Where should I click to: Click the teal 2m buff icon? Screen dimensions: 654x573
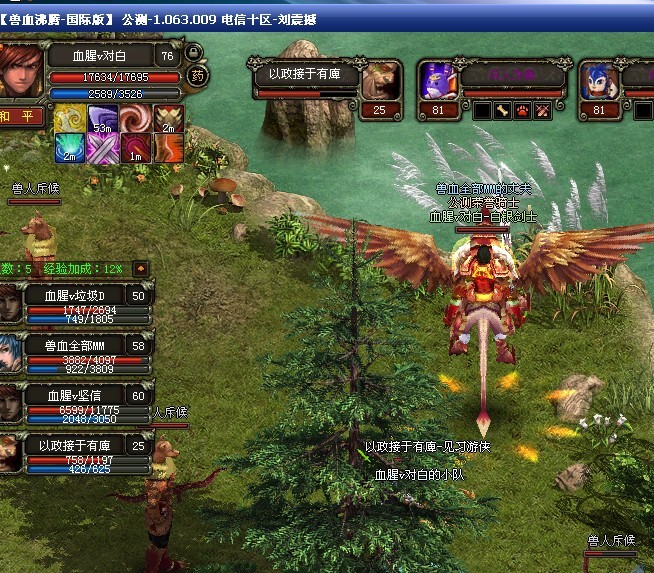click(68, 147)
